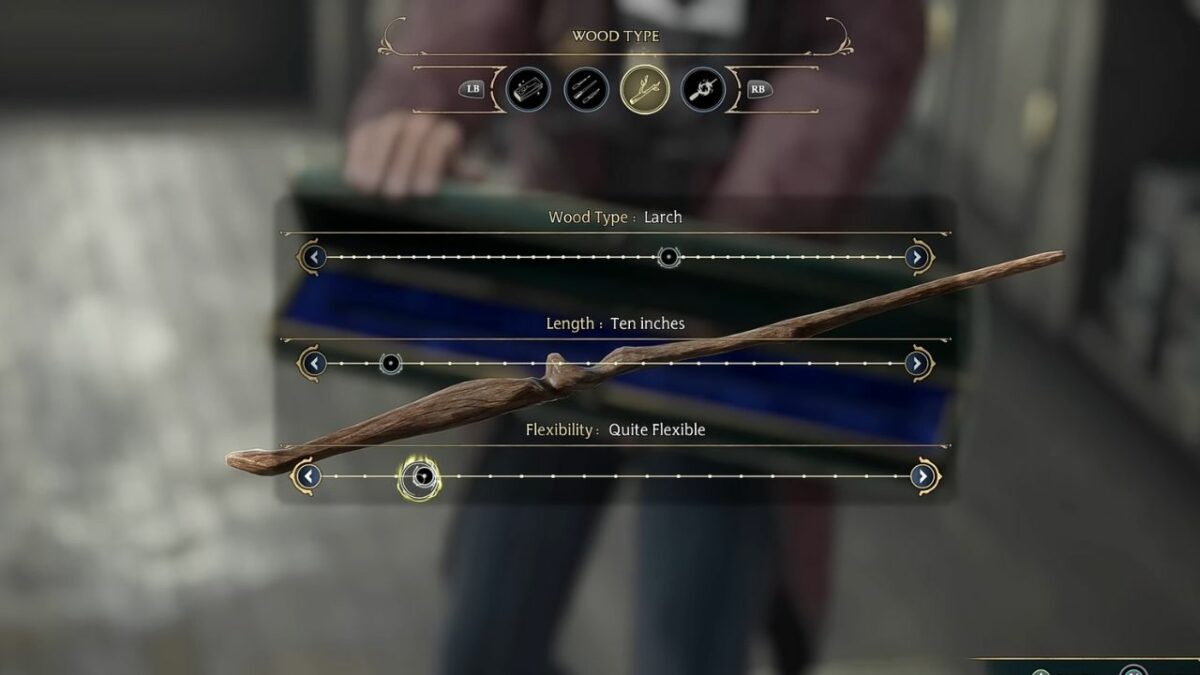Click the highlighted Flexibility slider handle

[421, 477]
